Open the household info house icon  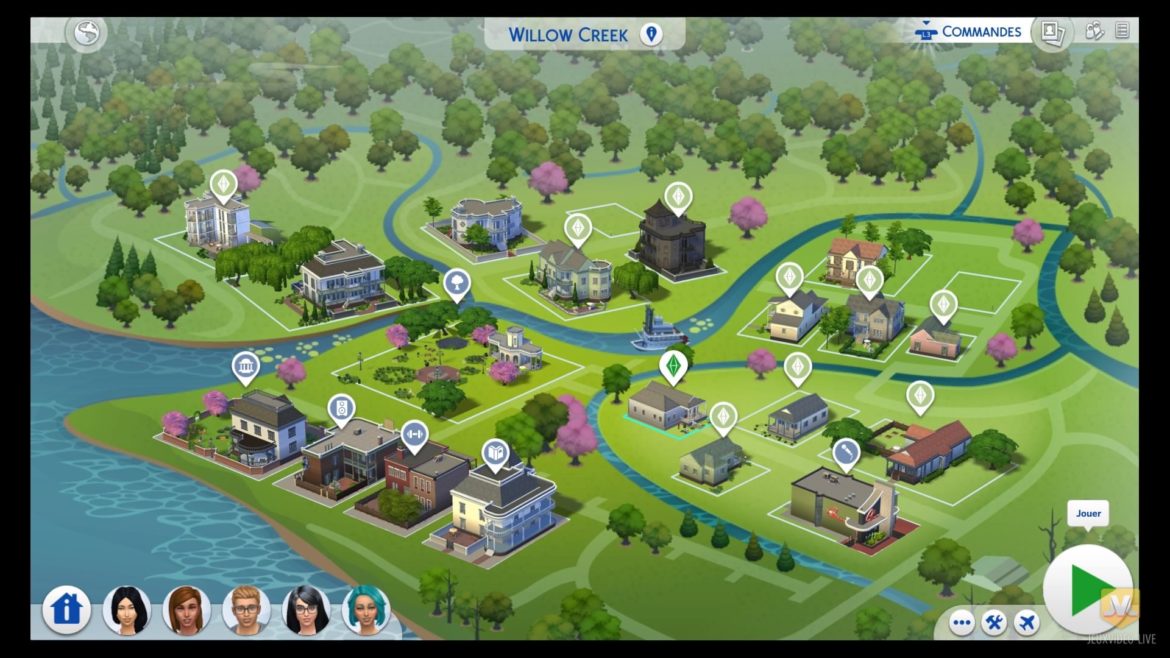click(66, 609)
